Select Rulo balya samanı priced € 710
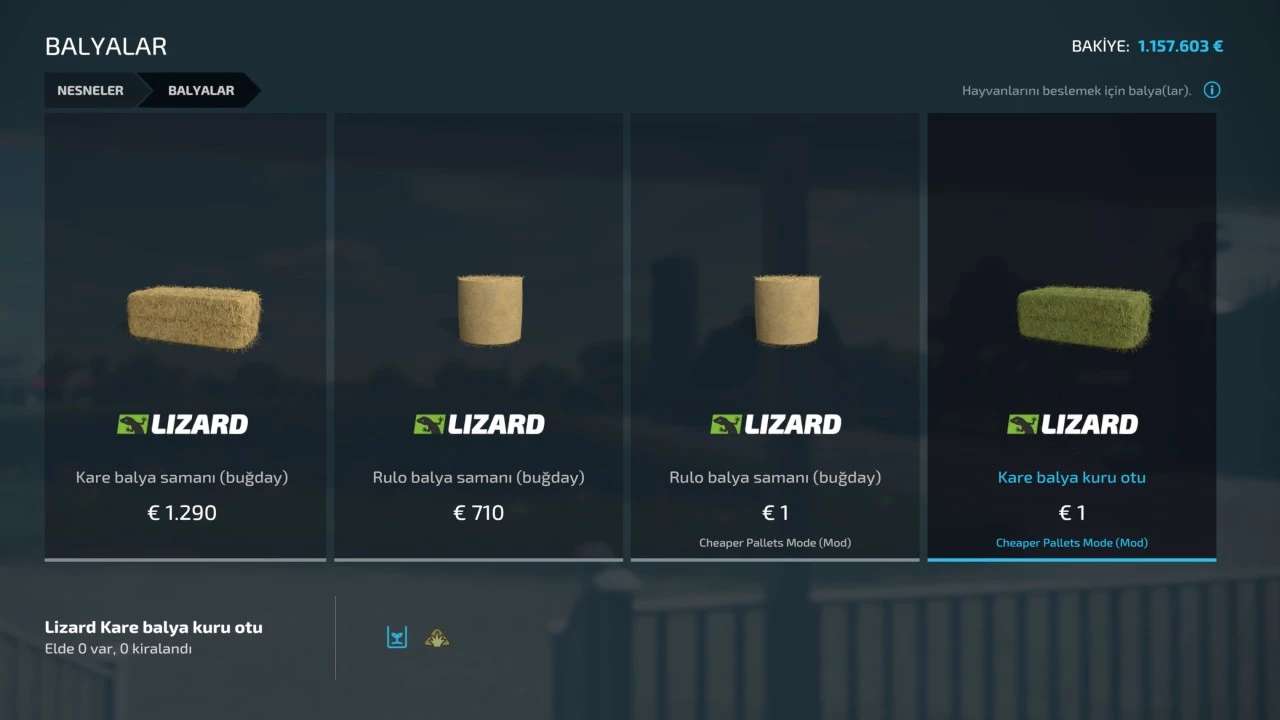 pyautogui.click(x=478, y=336)
